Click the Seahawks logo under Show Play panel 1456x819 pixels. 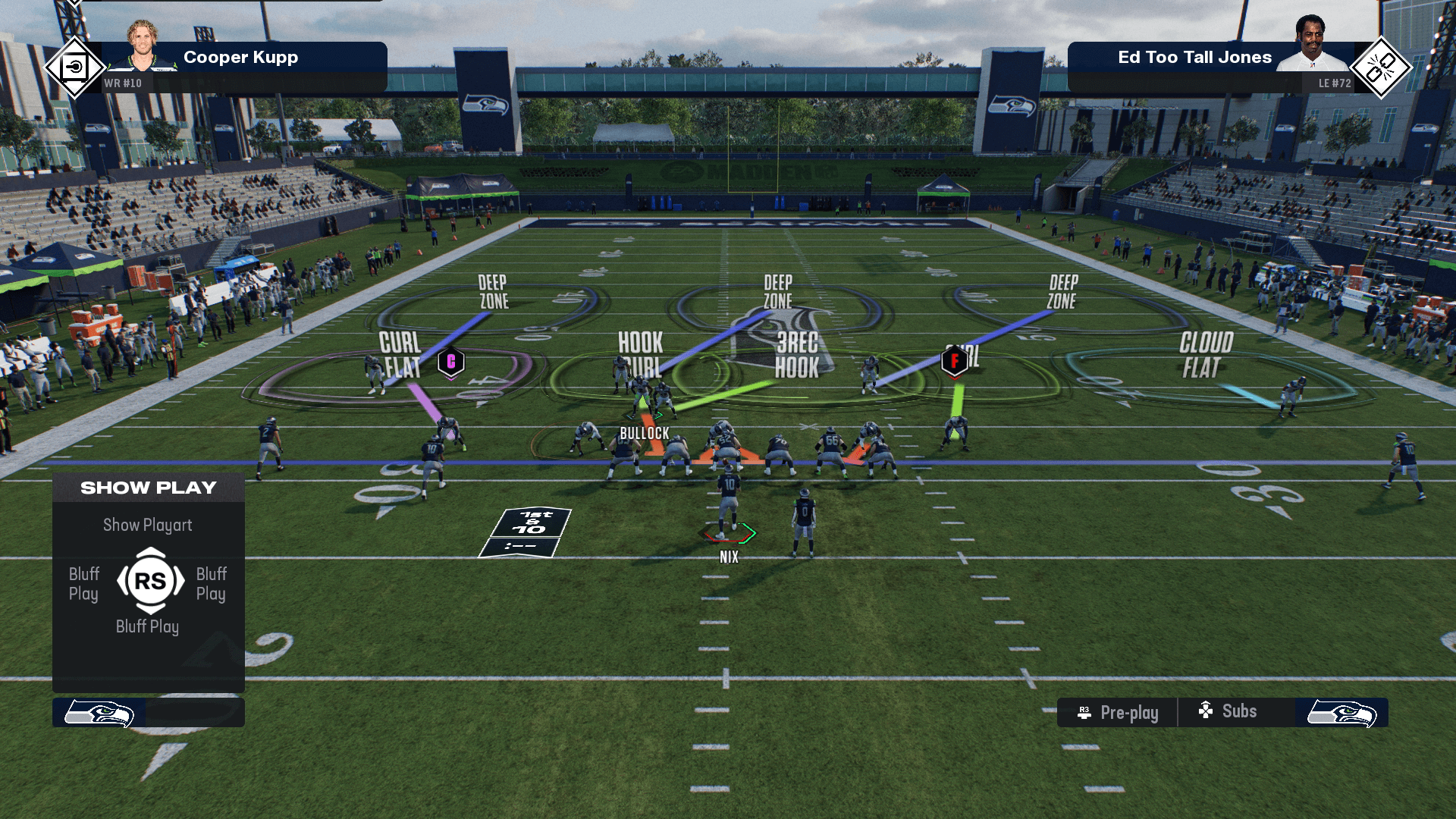pyautogui.click(x=99, y=714)
